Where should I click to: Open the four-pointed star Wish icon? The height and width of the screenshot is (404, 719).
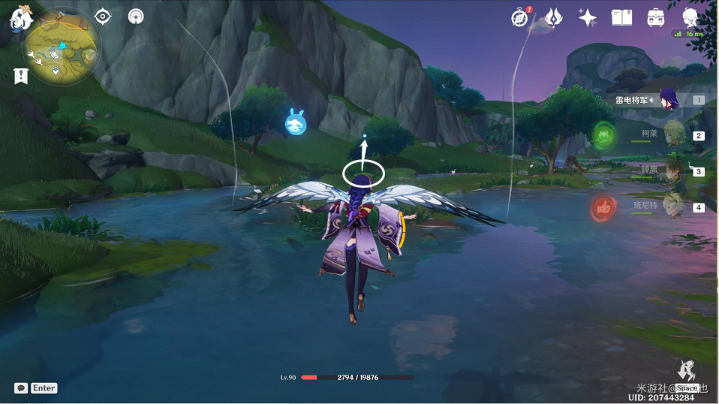[587, 17]
